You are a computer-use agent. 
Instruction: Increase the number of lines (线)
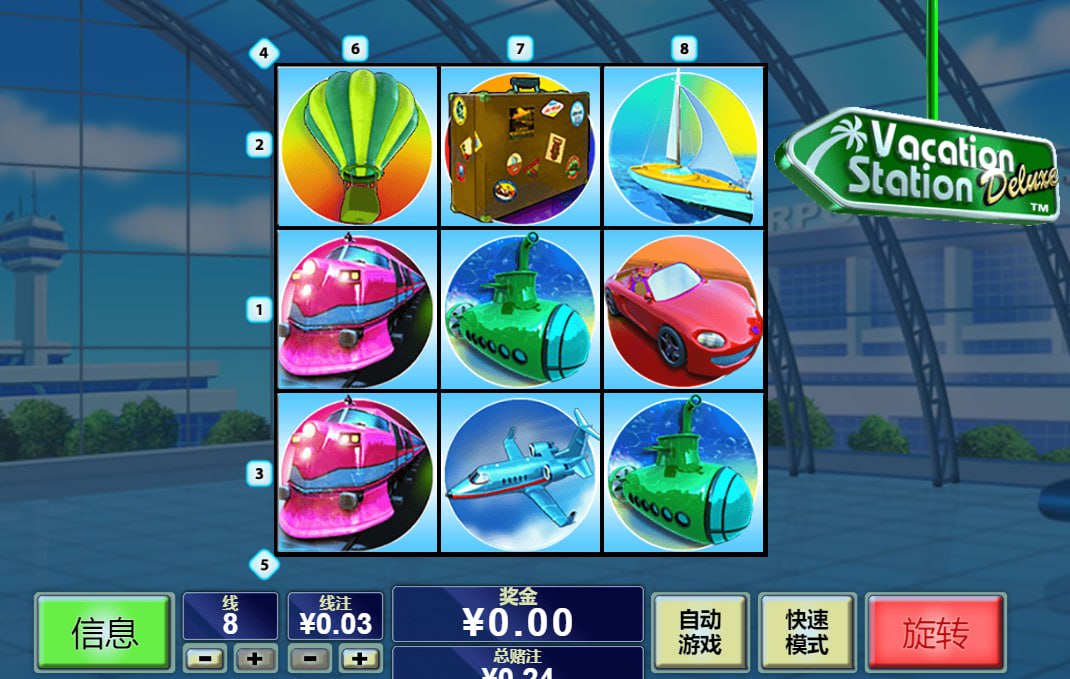coord(255,659)
